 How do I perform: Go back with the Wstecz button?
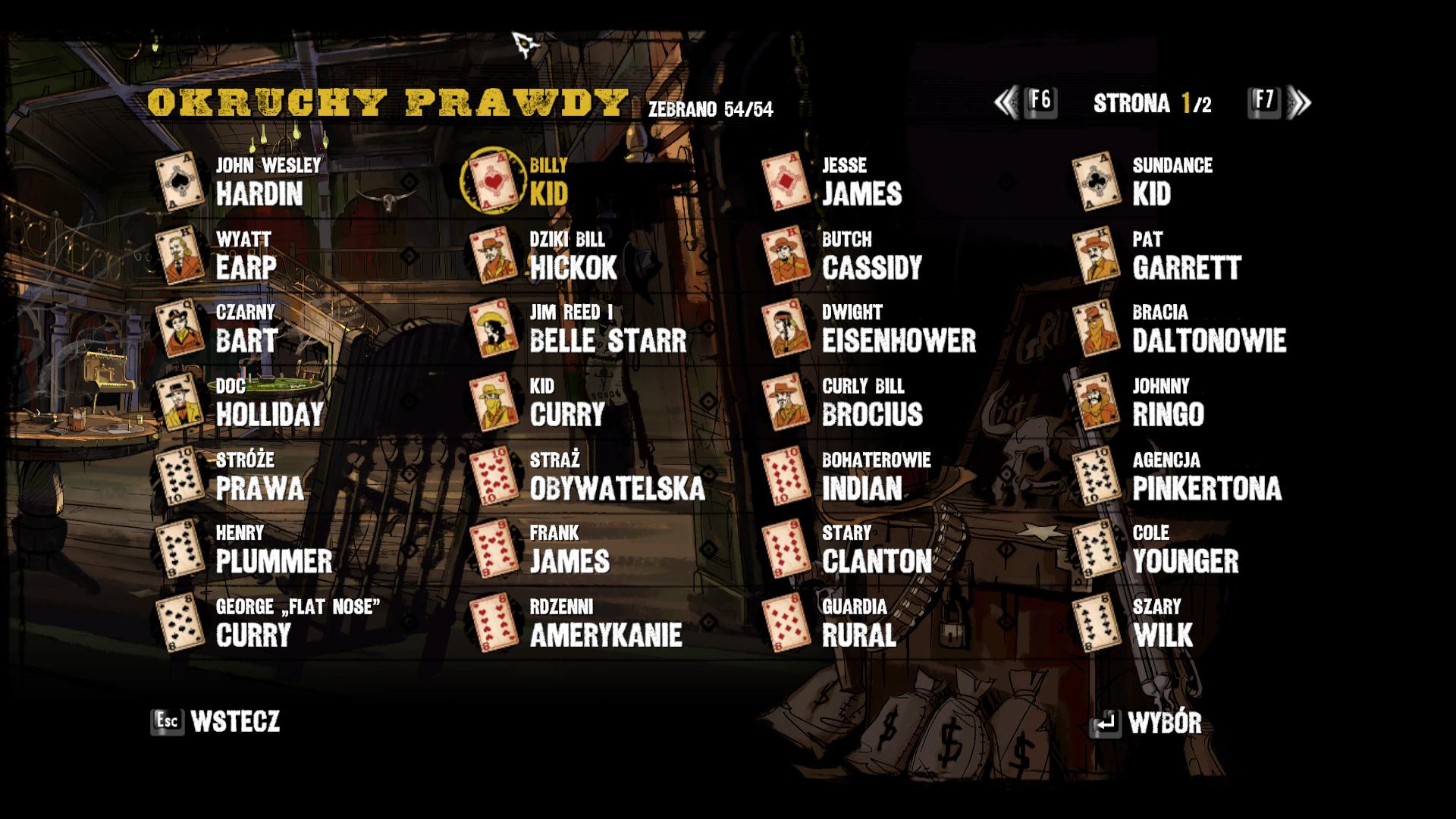click(x=216, y=721)
